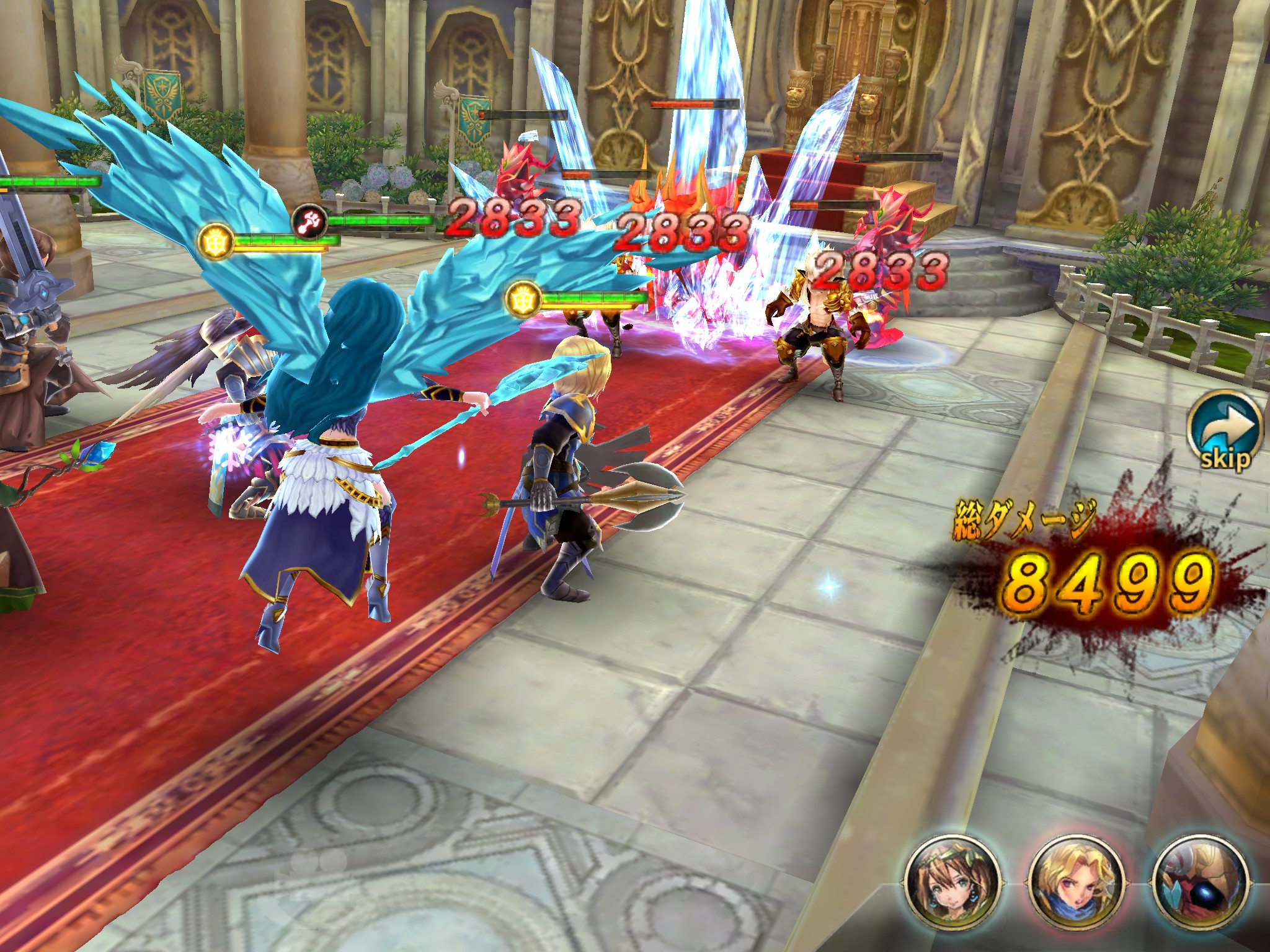Choose the blonde knight hero portrait

click(x=1075, y=884)
